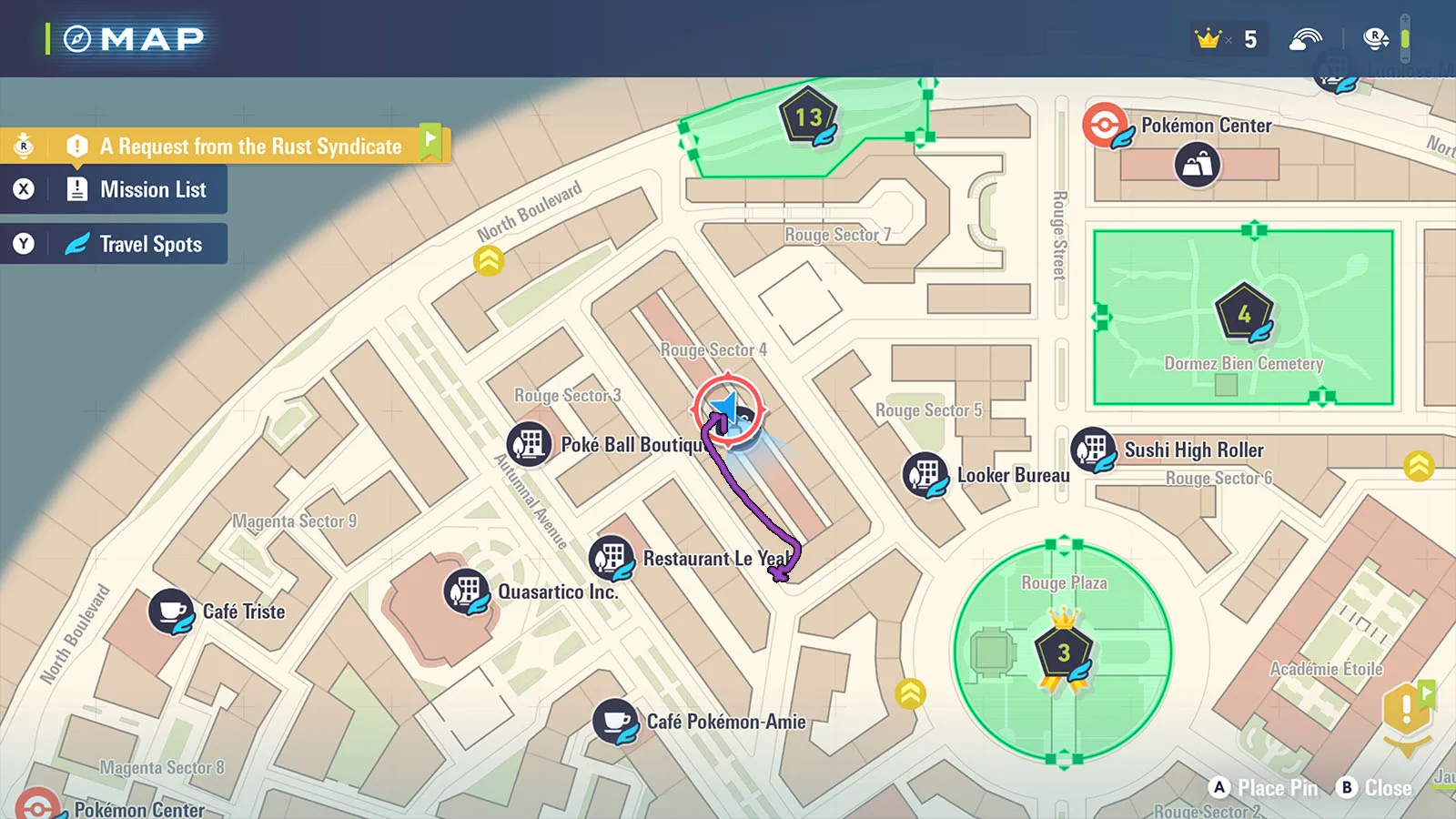Select Restaurant Le Yeah marker
The width and height of the screenshot is (1456, 819).
coord(612,557)
